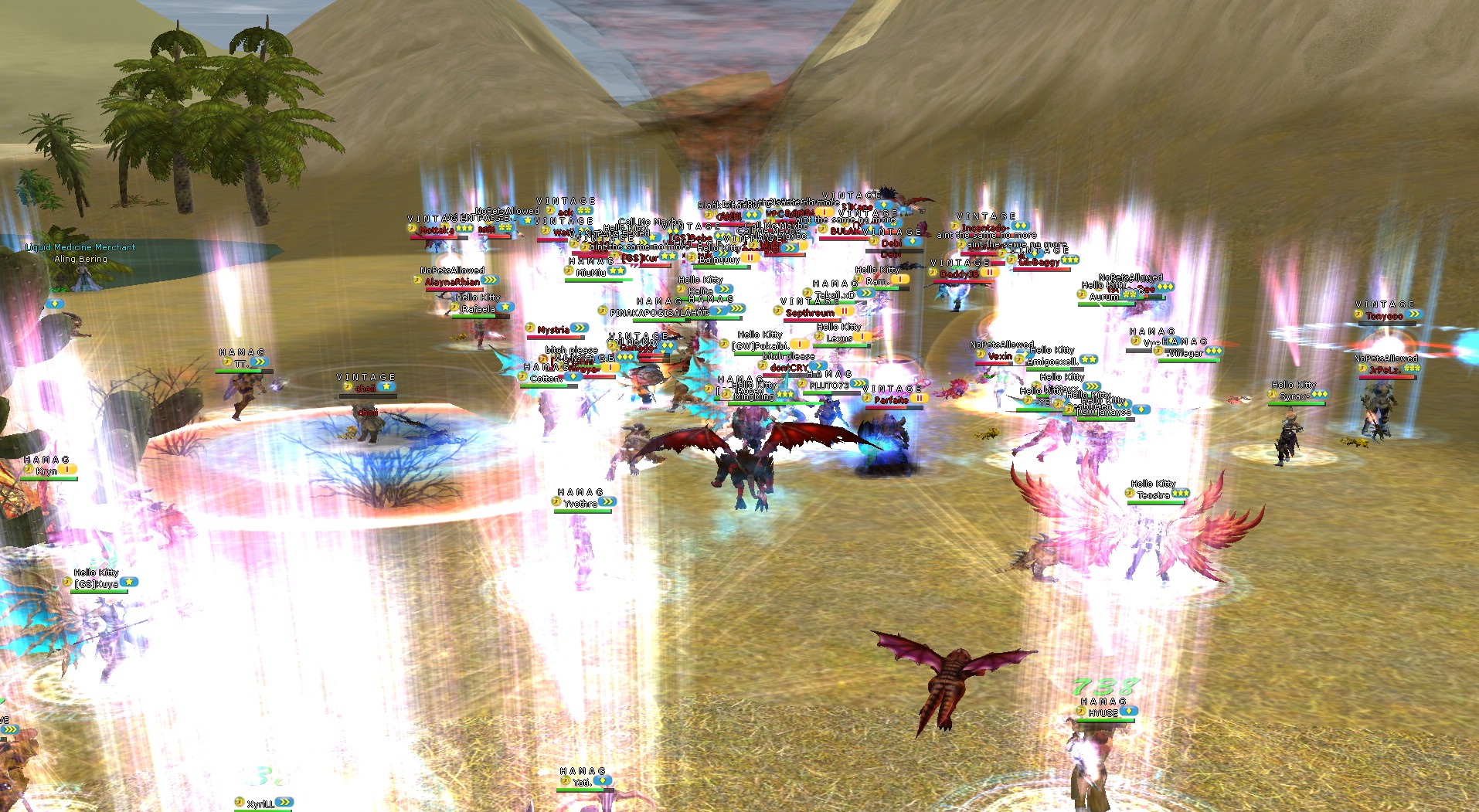
Task: Select the faction emblem icon beside Mystria's name
Action: click(530, 329)
